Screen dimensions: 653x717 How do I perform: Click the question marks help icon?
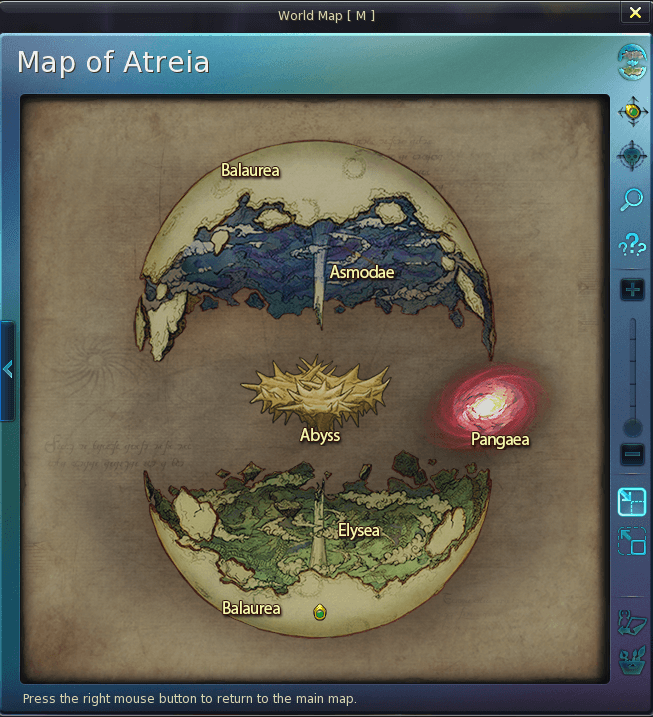coord(632,243)
